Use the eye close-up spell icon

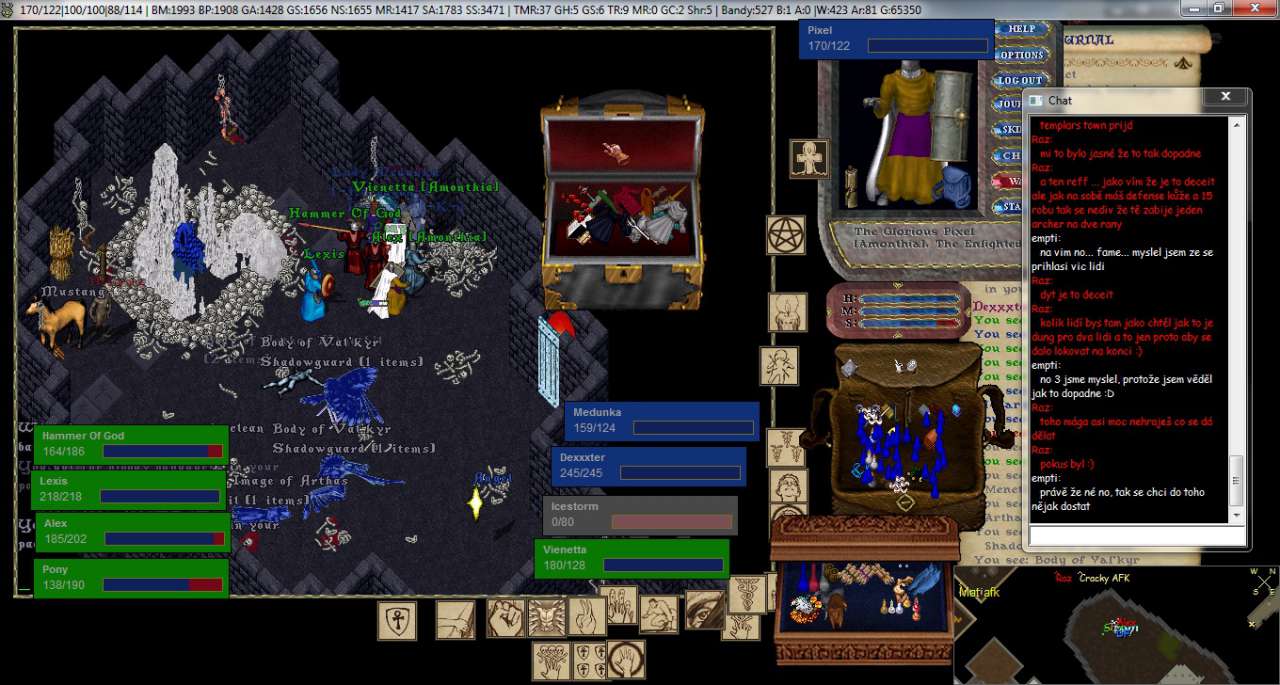click(x=704, y=610)
